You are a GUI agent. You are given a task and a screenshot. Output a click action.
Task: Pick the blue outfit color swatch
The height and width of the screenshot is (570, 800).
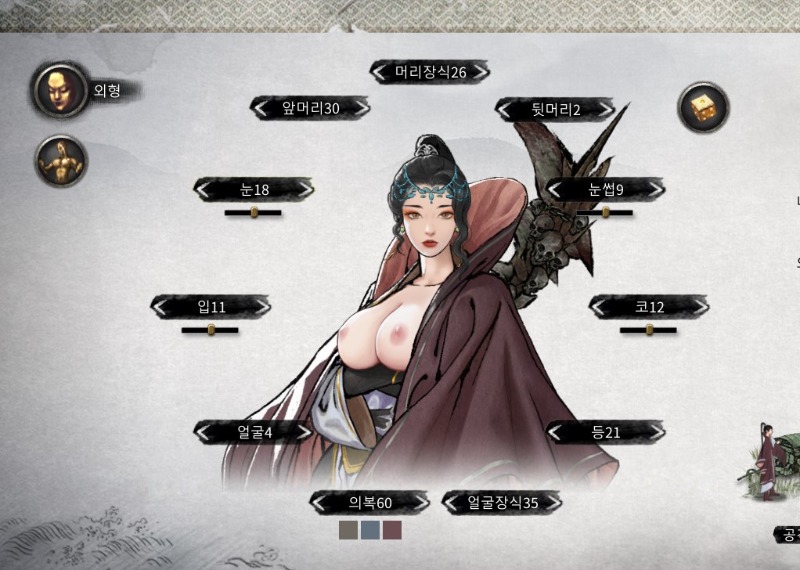pyautogui.click(x=370, y=530)
